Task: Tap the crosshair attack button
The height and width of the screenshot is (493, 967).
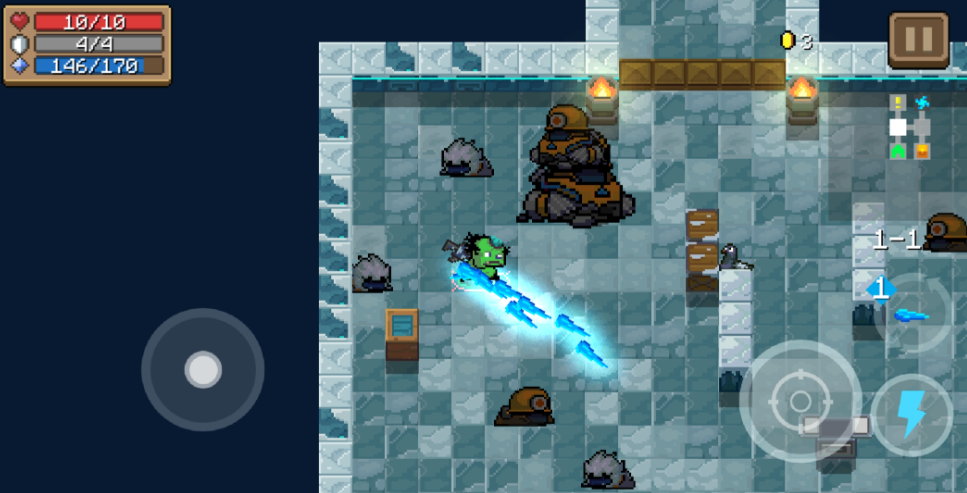Action: coord(800,401)
